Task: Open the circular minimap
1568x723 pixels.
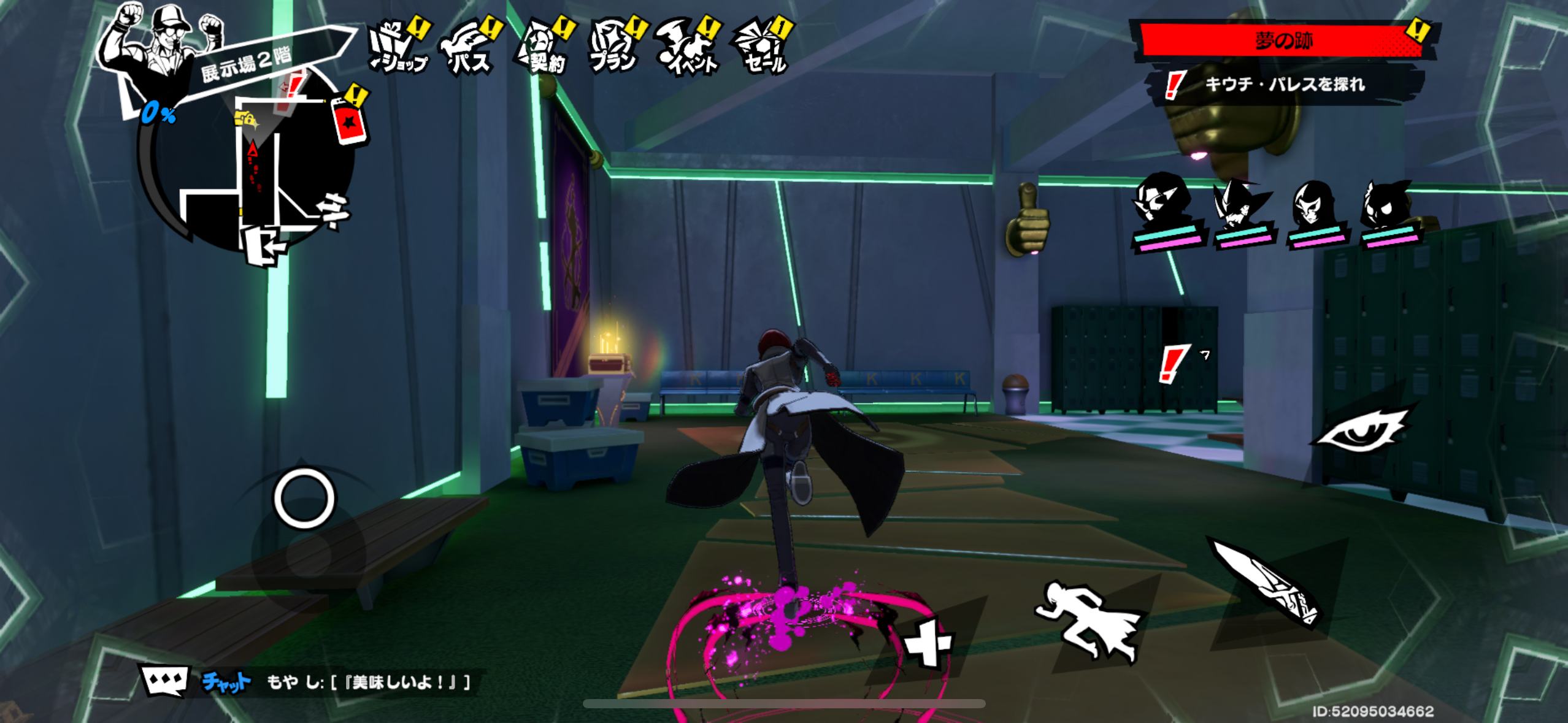Action: coord(258,172)
